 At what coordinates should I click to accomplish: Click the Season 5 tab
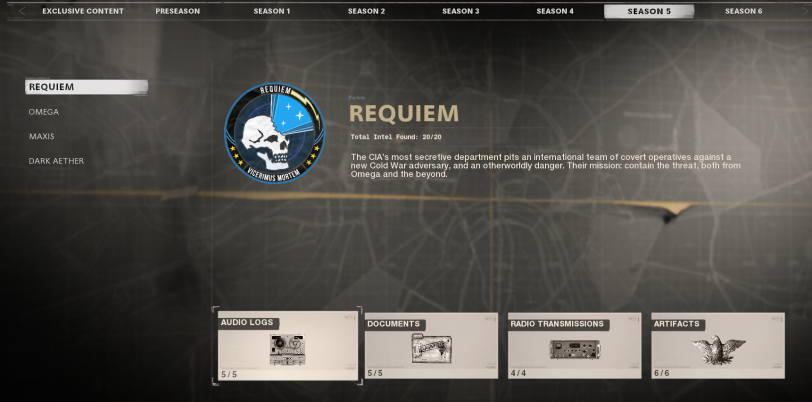click(x=649, y=11)
